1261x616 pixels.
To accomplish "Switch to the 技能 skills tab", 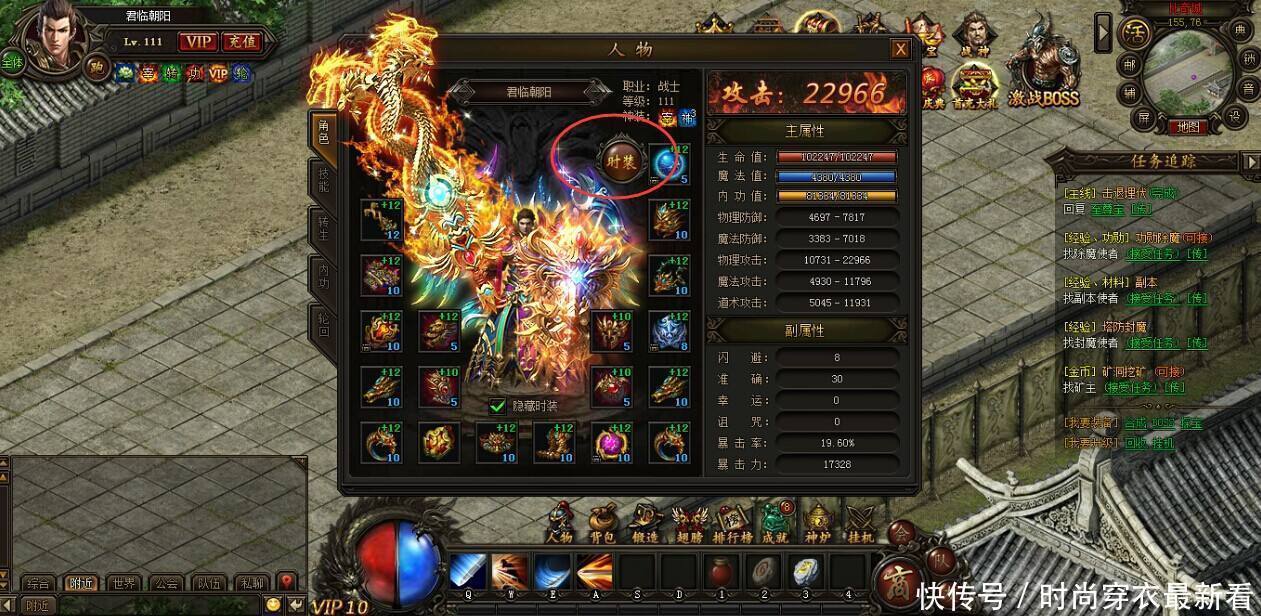I will 324,182.
